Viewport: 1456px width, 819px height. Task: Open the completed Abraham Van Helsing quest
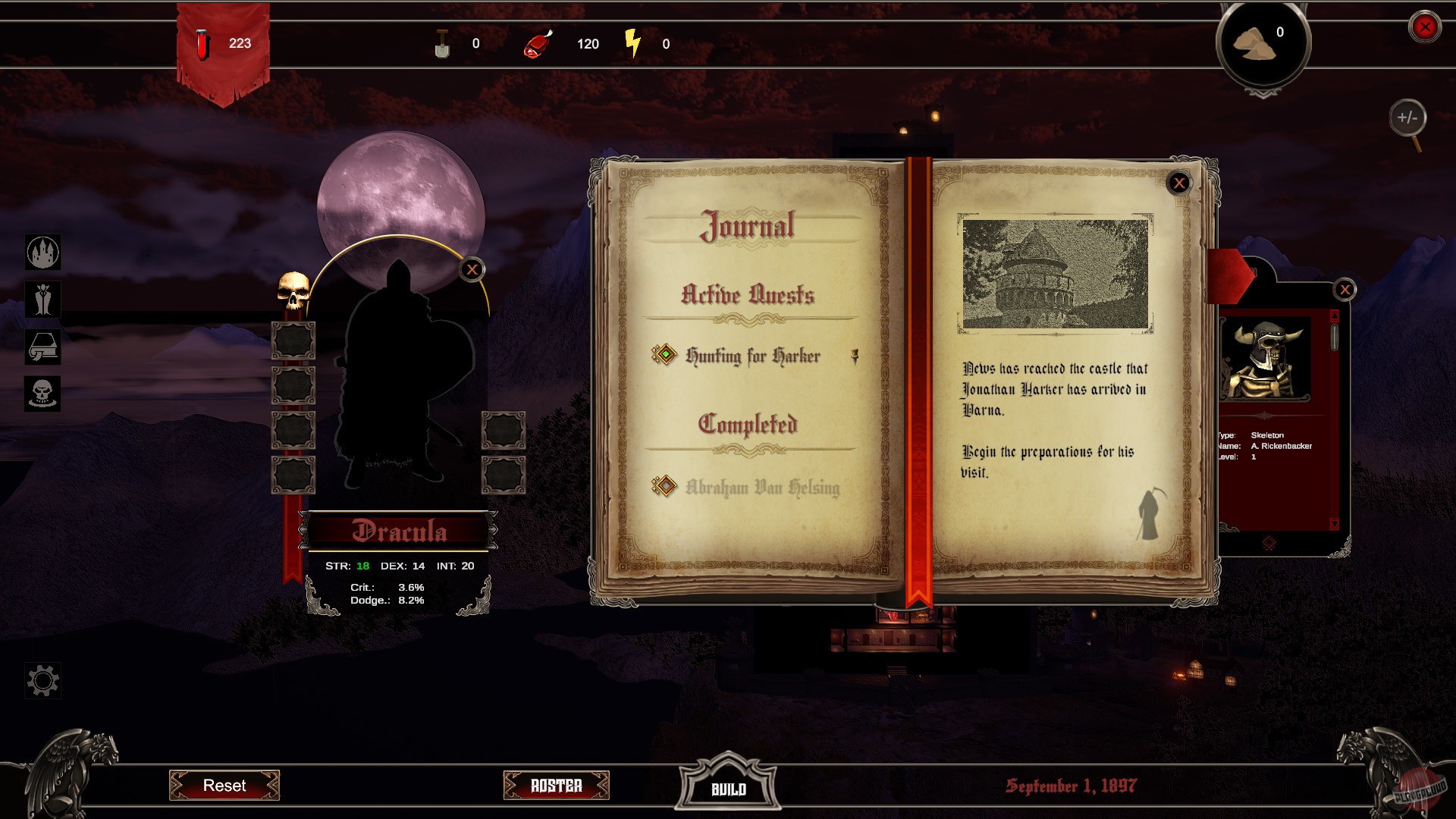pyautogui.click(x=762, y=487)
